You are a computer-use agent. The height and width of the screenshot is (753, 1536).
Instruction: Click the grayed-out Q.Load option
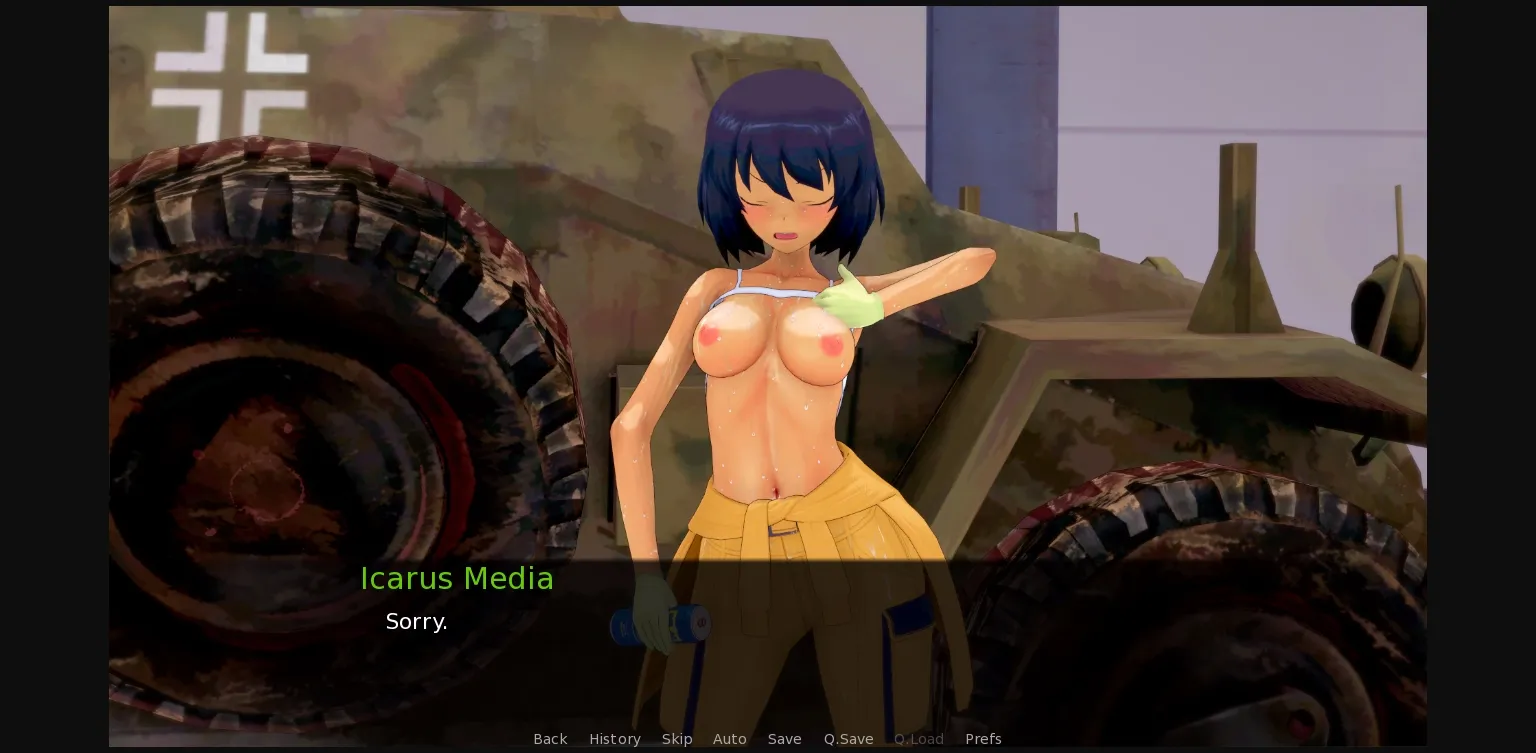[918, 739]
